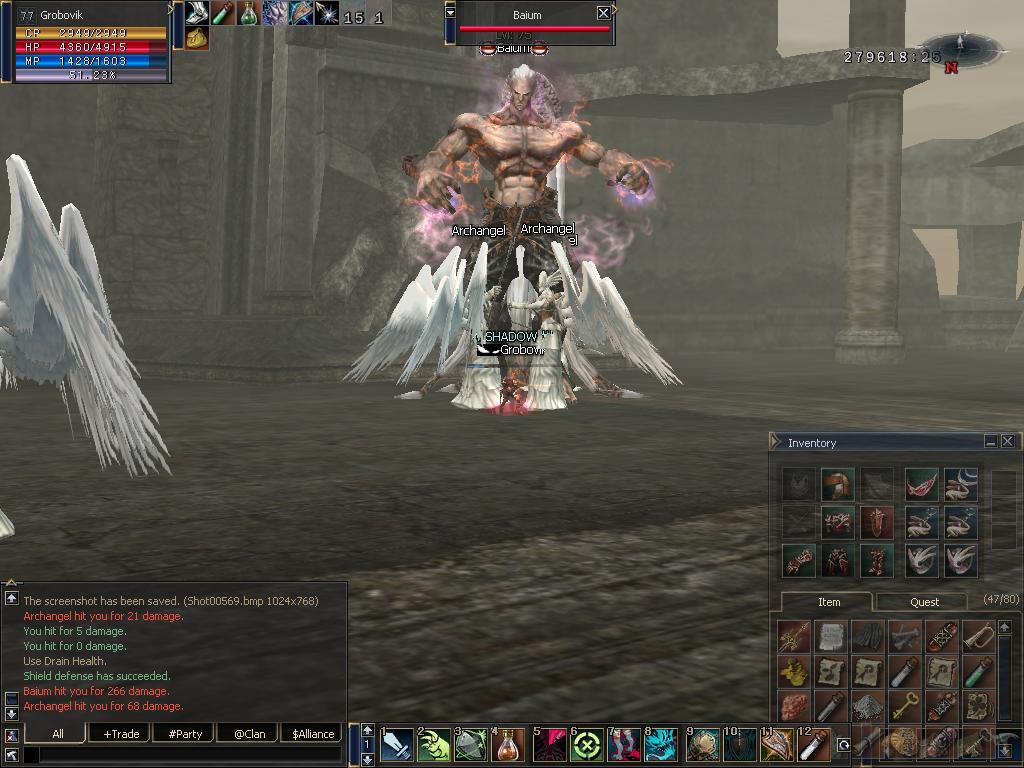
Task: Select the equipped helmet slot in Inventory
Action: (838, 485)
